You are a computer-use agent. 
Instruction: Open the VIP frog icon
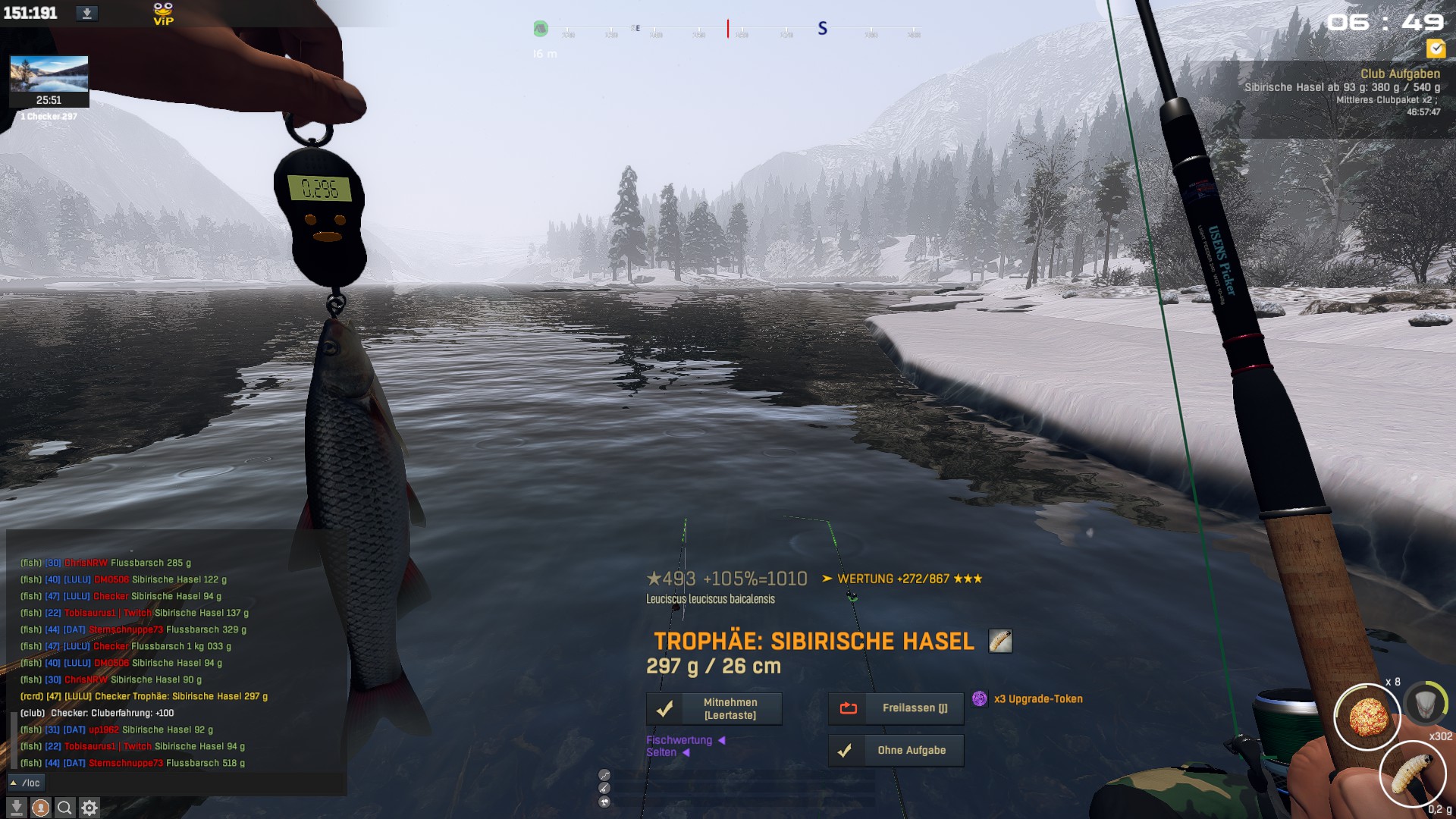(163, 13)
